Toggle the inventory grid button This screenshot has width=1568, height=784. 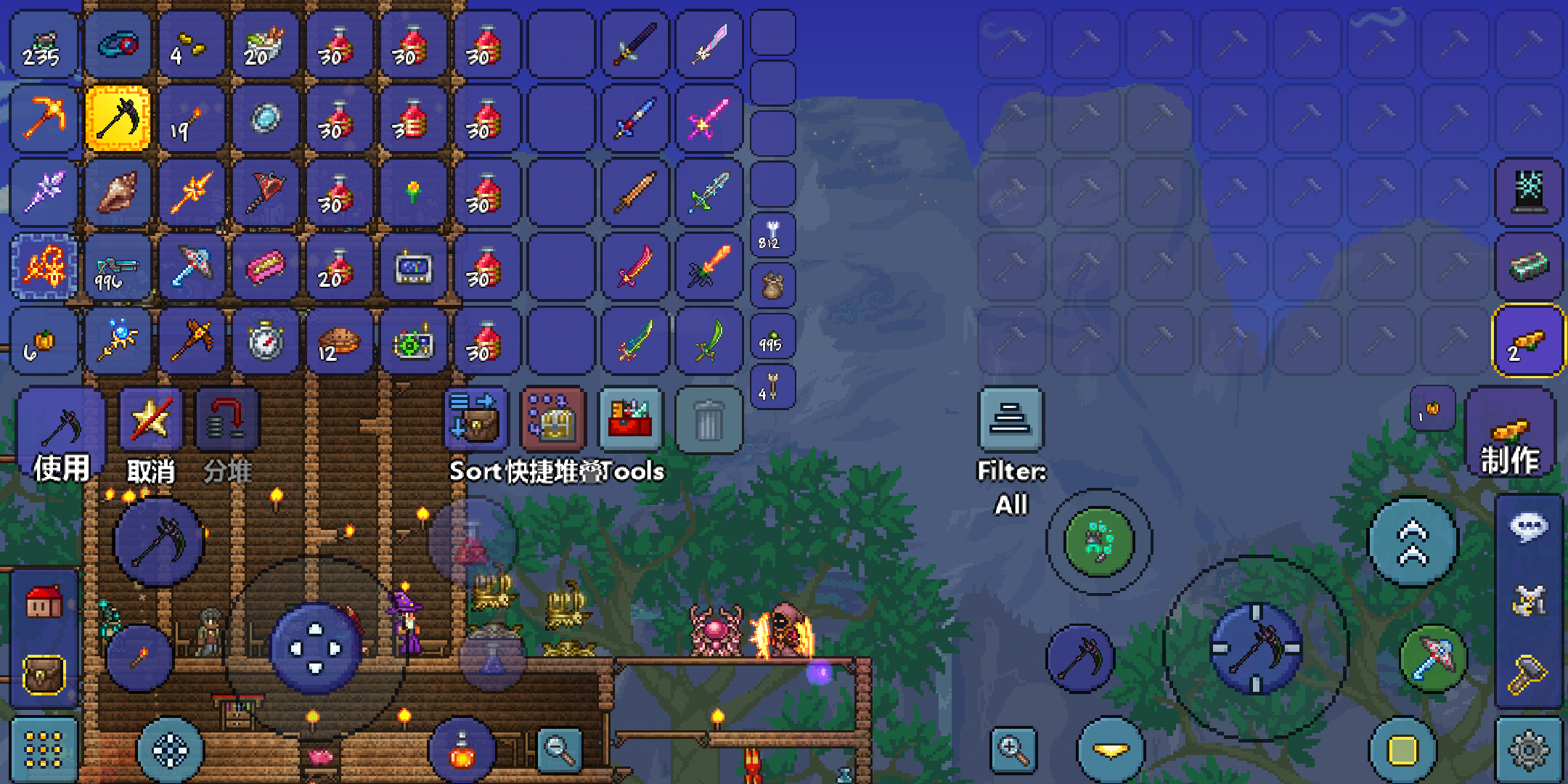pos(44,750)
